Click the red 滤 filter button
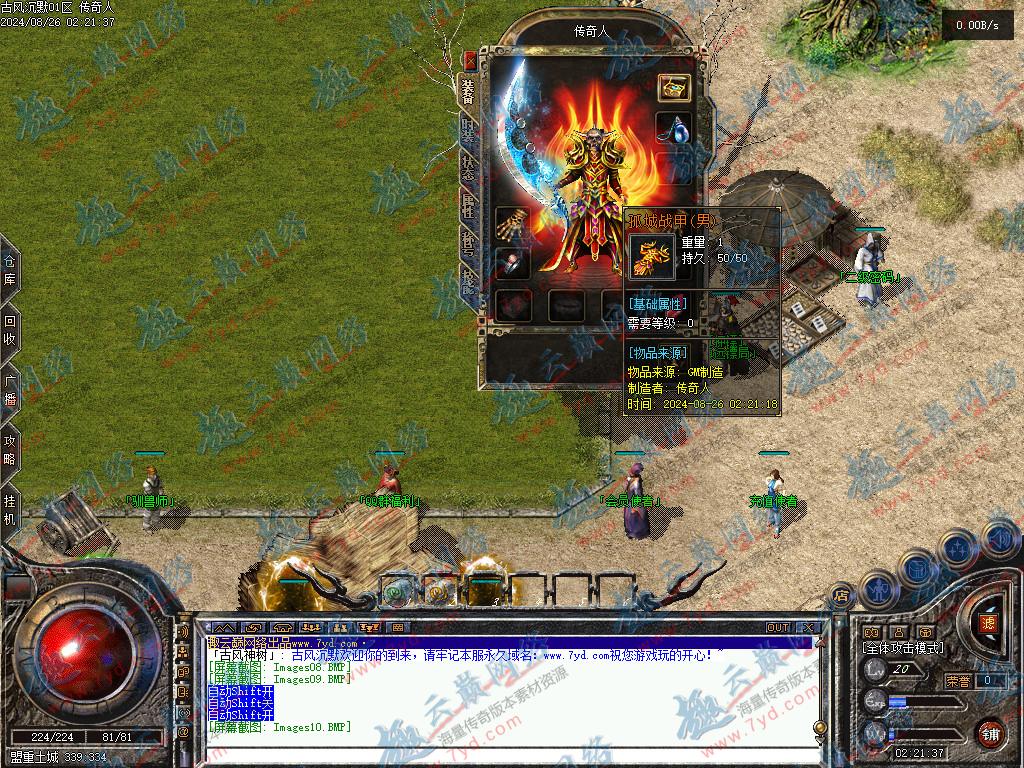The image size is (1024, 768). pyautogui.click(x=989, y=622)
